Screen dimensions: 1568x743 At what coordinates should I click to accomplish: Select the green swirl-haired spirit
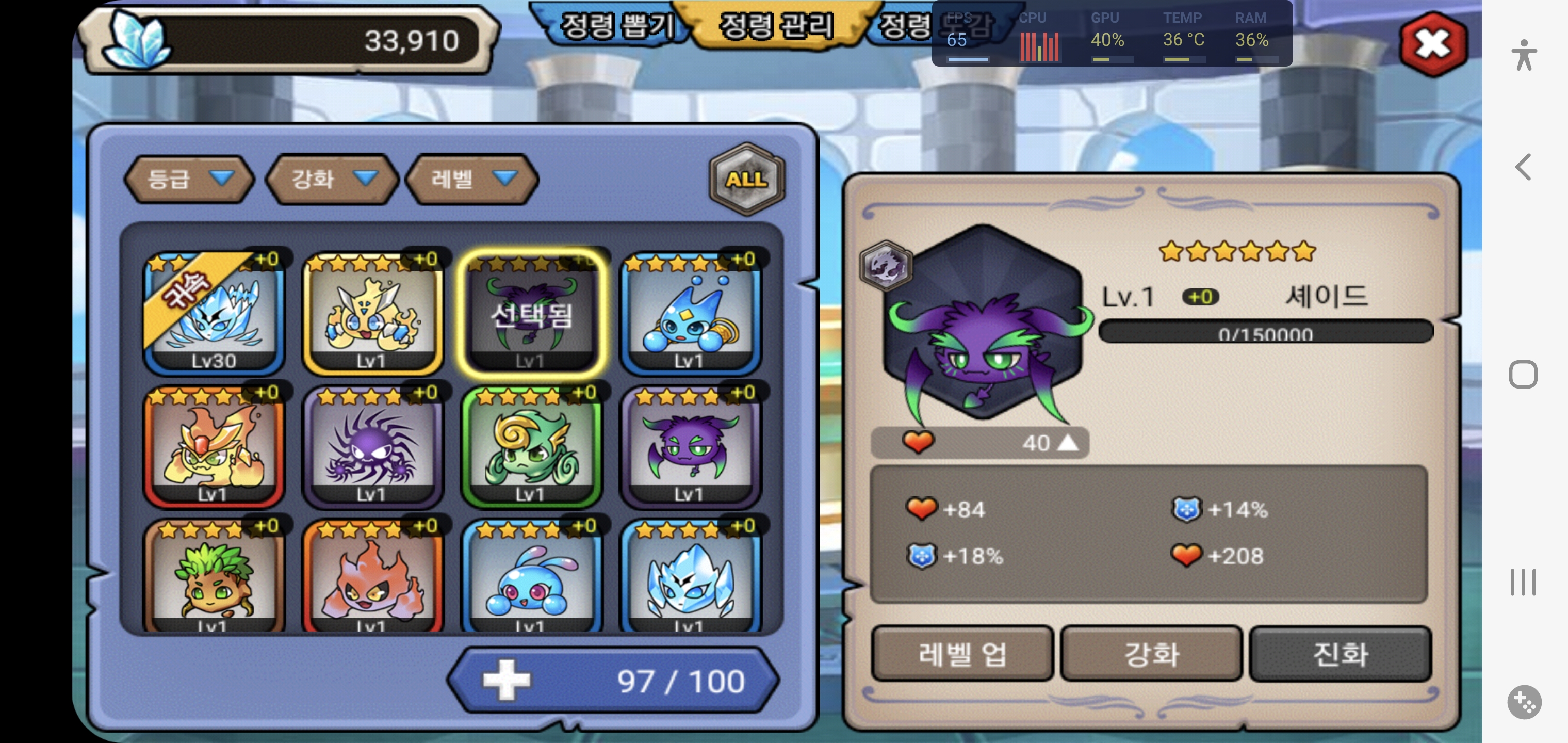(x=531, y=446)
